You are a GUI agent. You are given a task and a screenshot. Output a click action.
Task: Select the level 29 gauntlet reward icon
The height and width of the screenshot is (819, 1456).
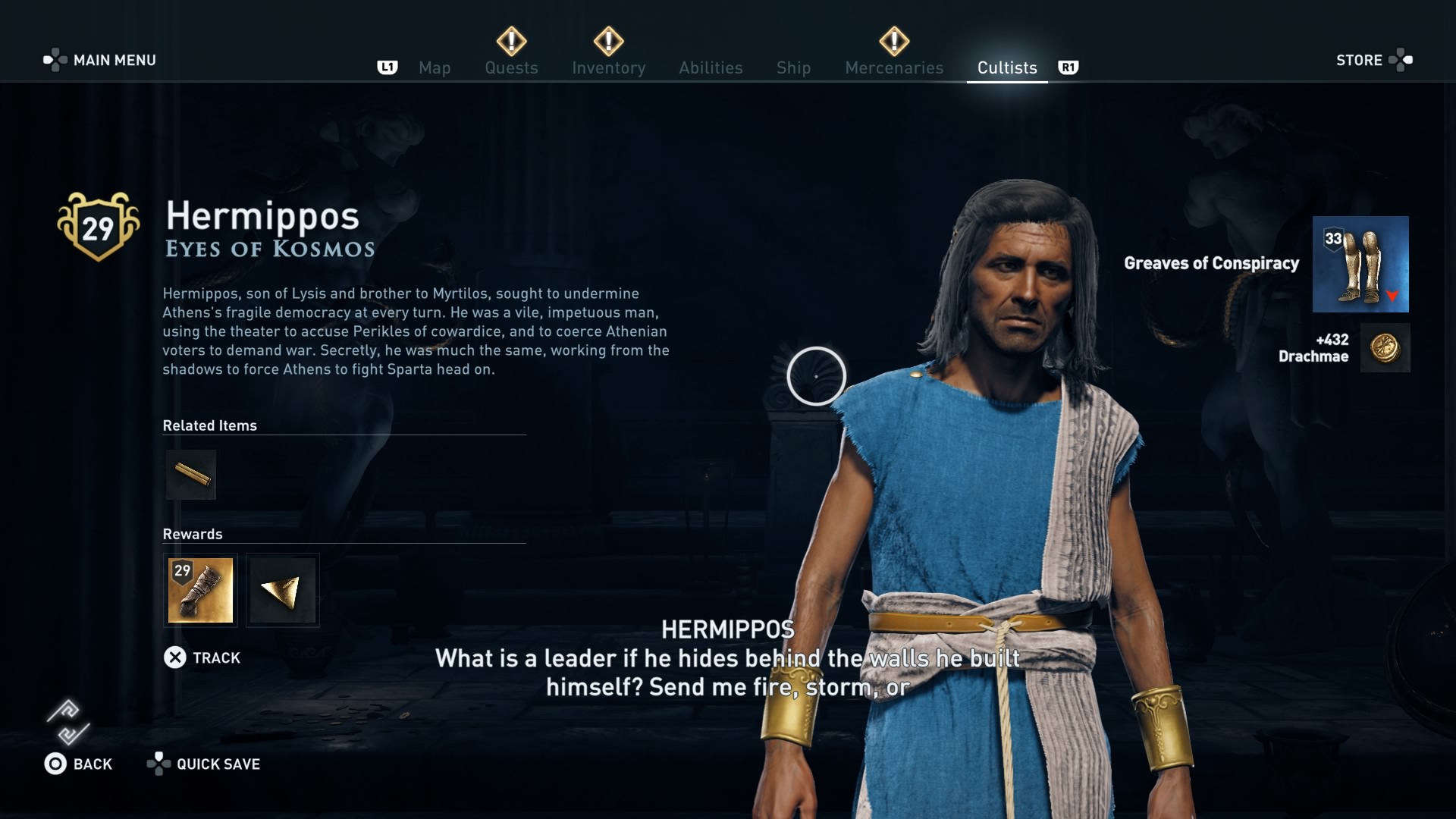(200, 590)
